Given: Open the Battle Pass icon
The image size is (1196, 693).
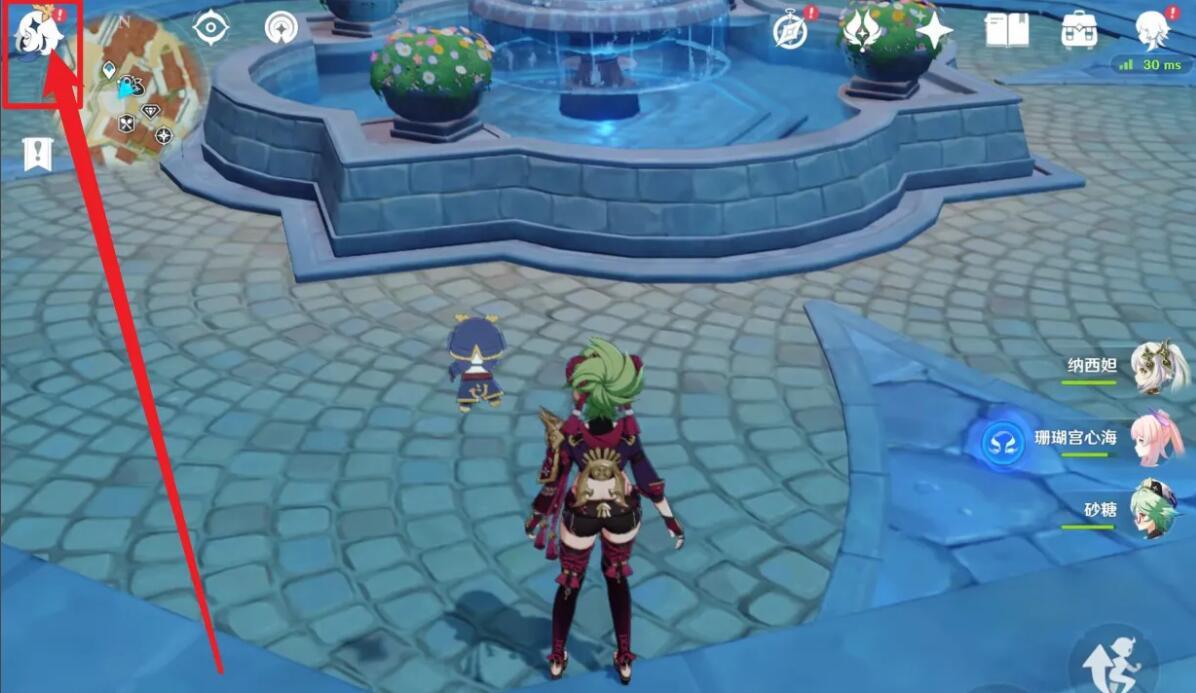Looking at the screenshot, I should click(x=859, y=31).
